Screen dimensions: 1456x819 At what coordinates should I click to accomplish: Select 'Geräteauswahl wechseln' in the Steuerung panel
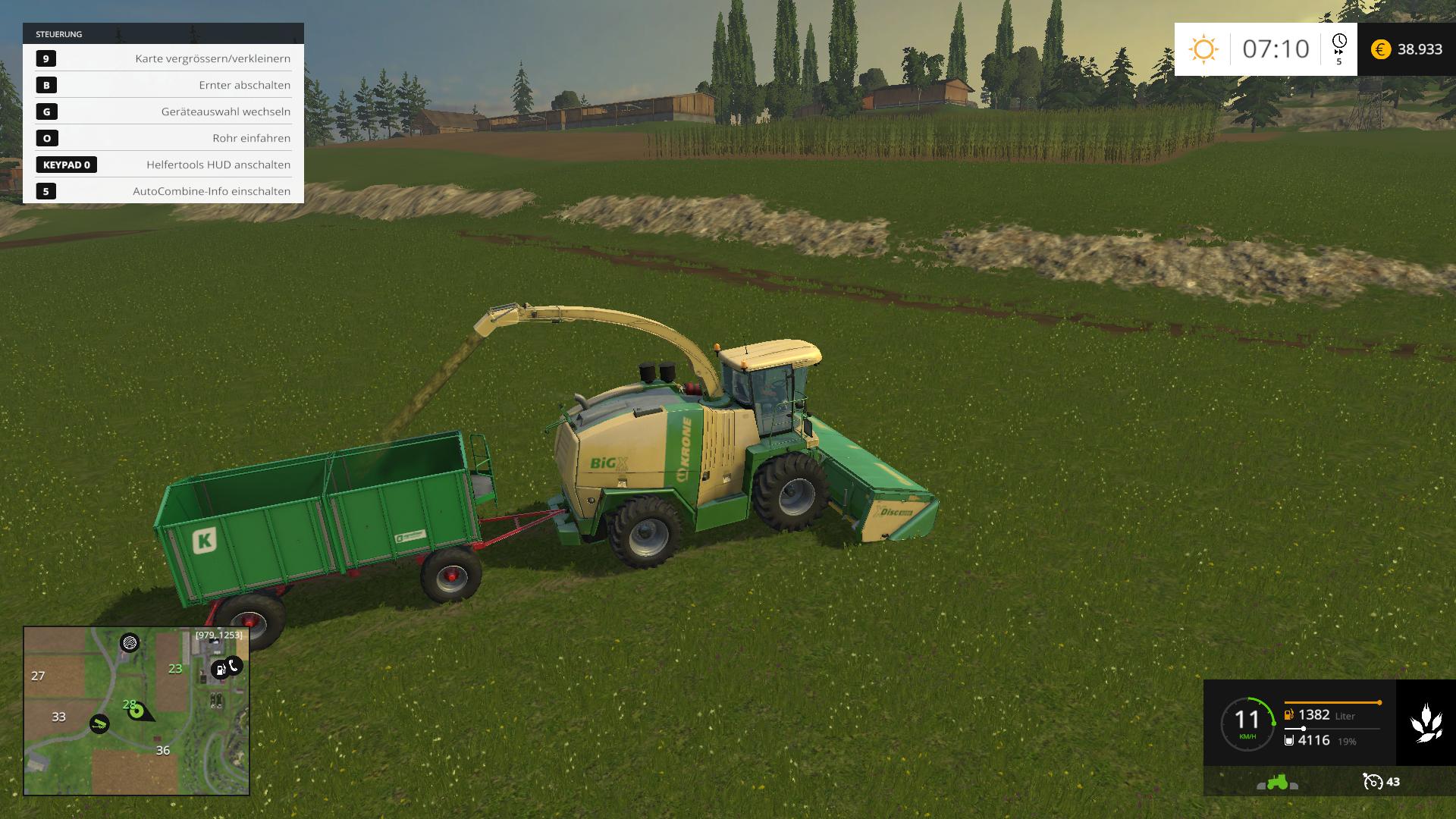coord(163,111)
